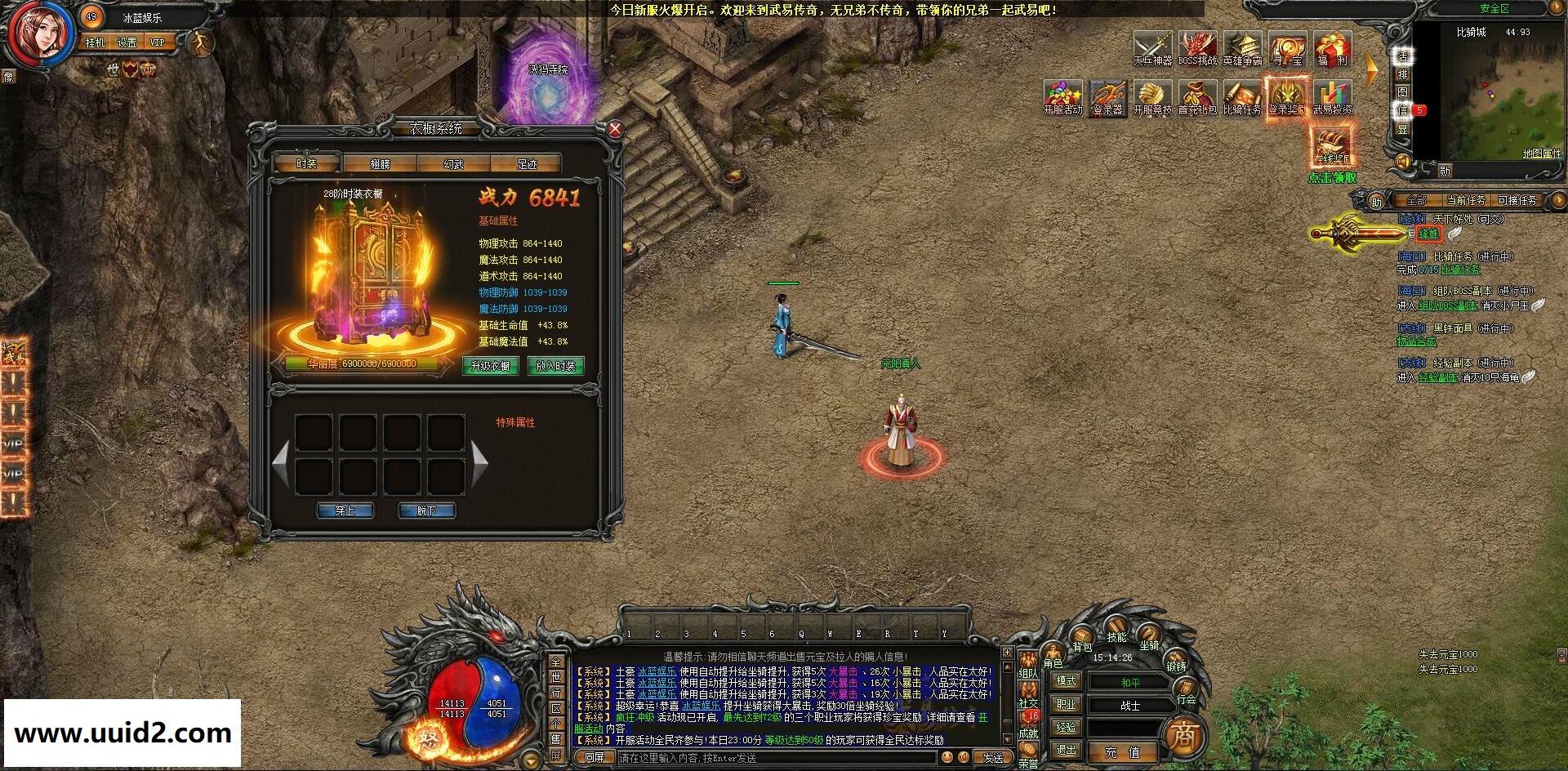Open the round 商 shop button
Image resolution: width=1568 pixels, height=771 pixels.
[x=1183, y=737]
